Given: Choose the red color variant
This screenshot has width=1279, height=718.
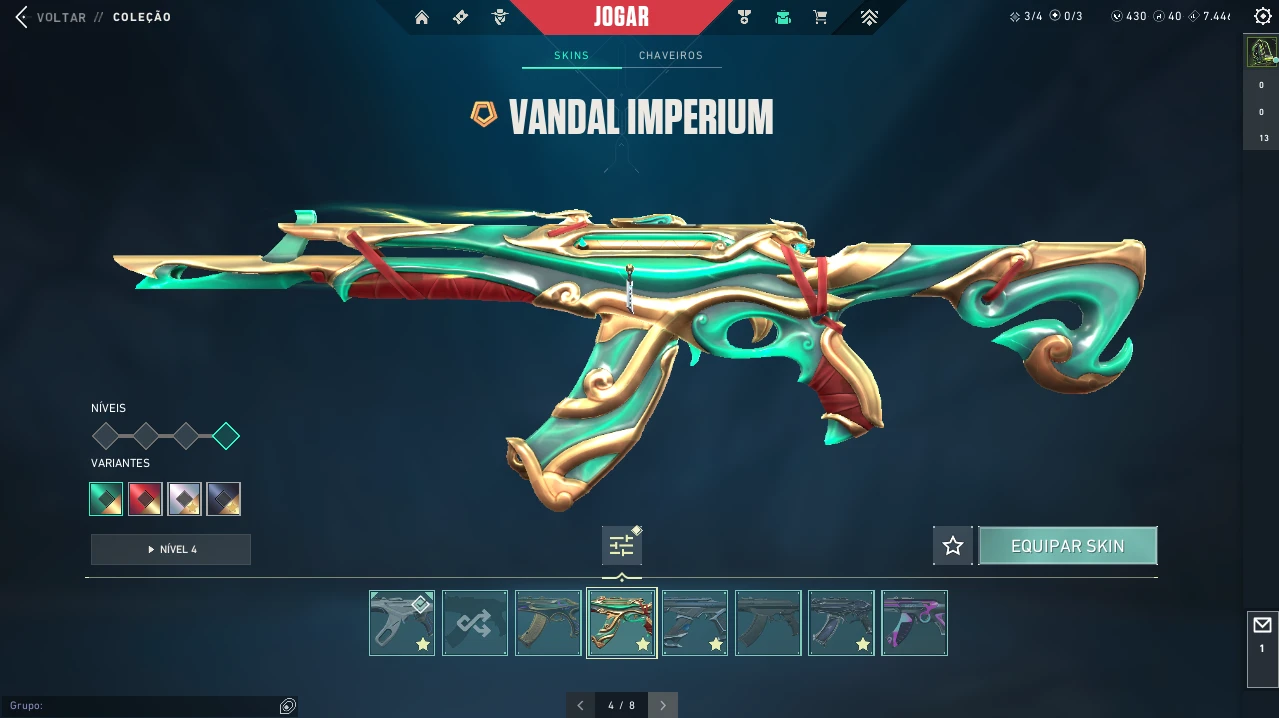Looking at the screenshot, I should (145, 499).
